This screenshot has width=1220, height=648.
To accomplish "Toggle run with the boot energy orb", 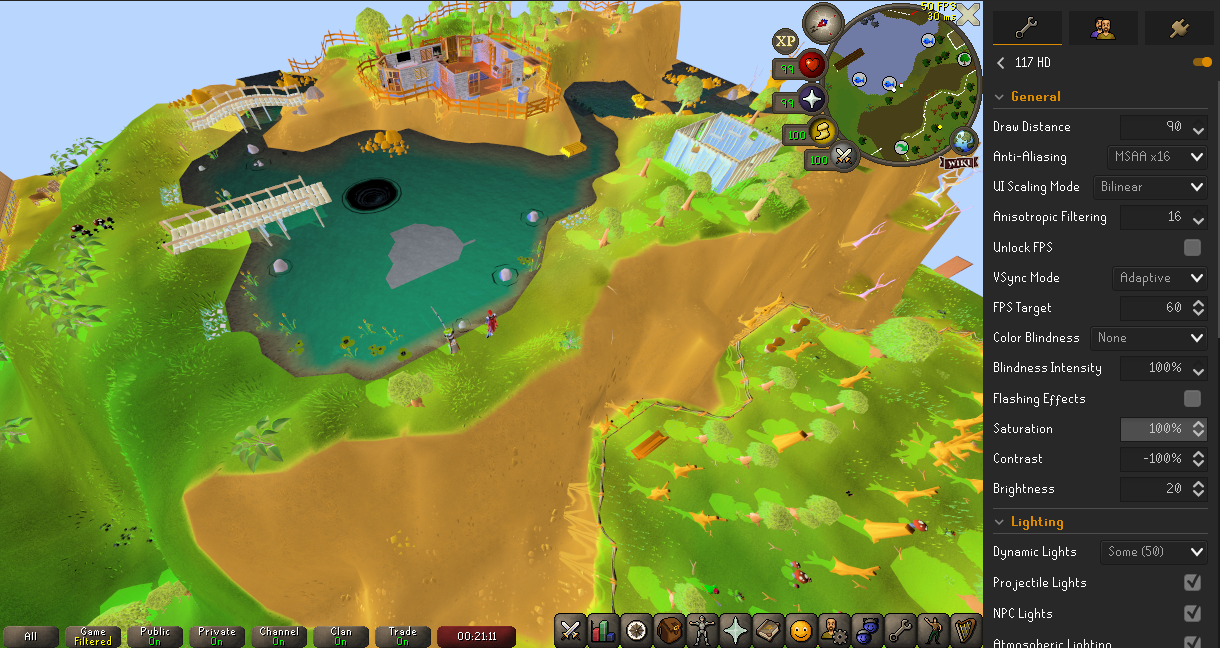I will coord(821,132).
